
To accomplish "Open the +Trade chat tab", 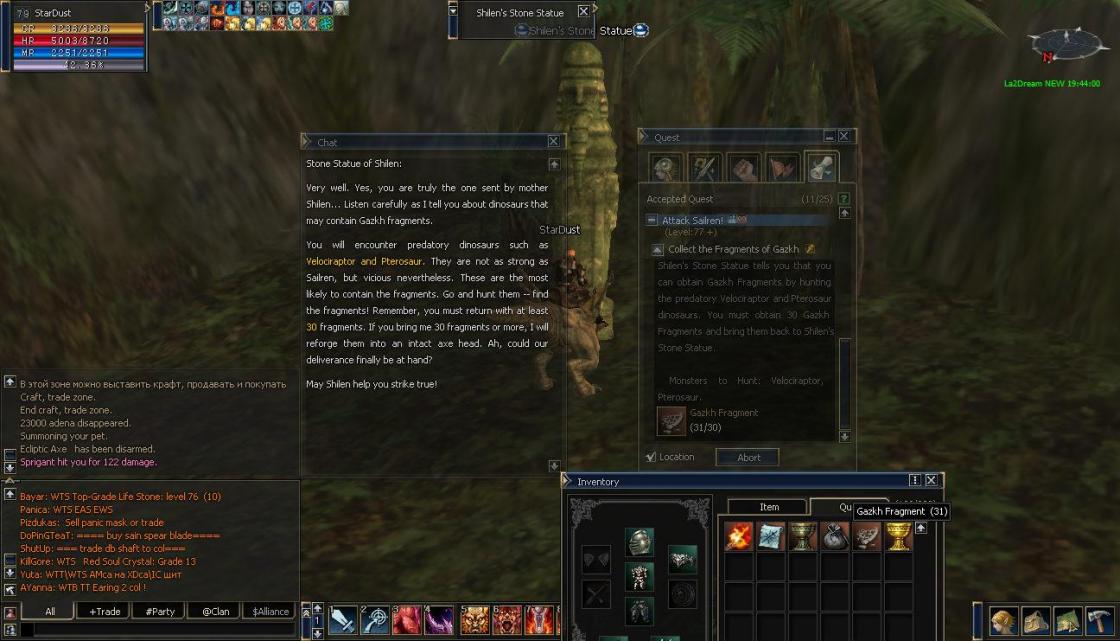I will pos(105,611).
